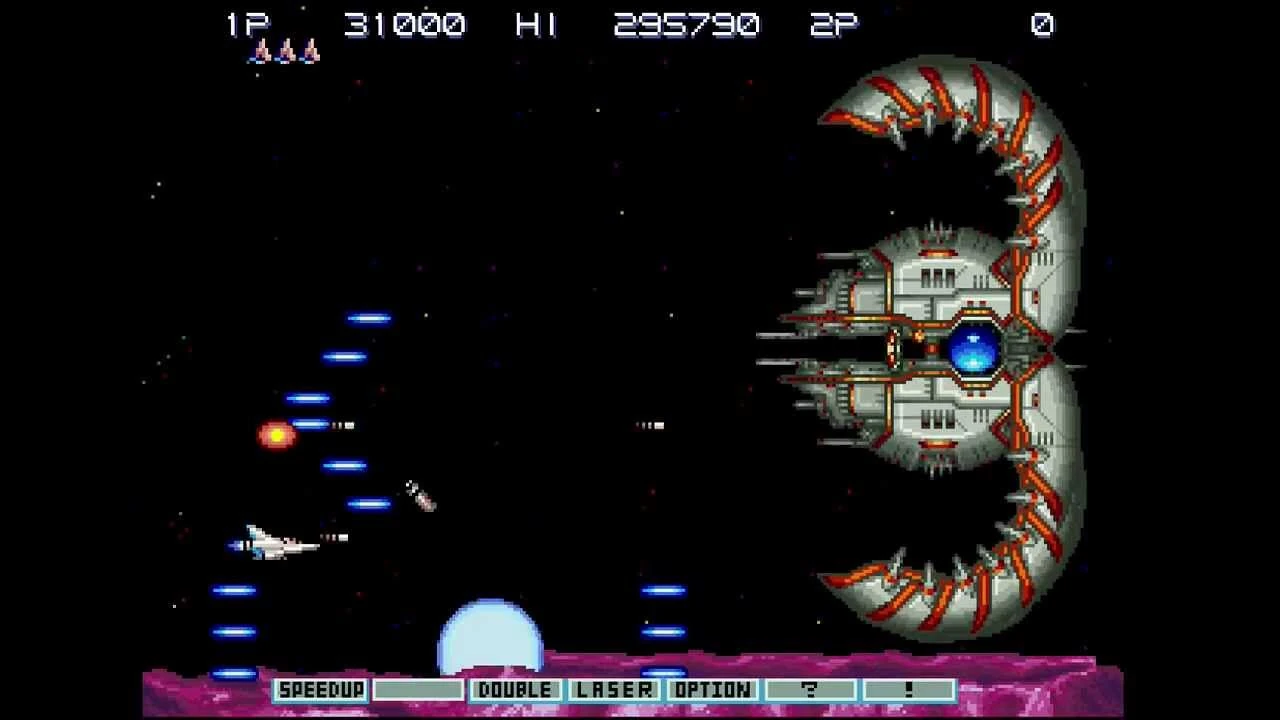Click the spinning missile near the player ship
This screenshot has height=720, width=1280.
[x=418, y=496]
